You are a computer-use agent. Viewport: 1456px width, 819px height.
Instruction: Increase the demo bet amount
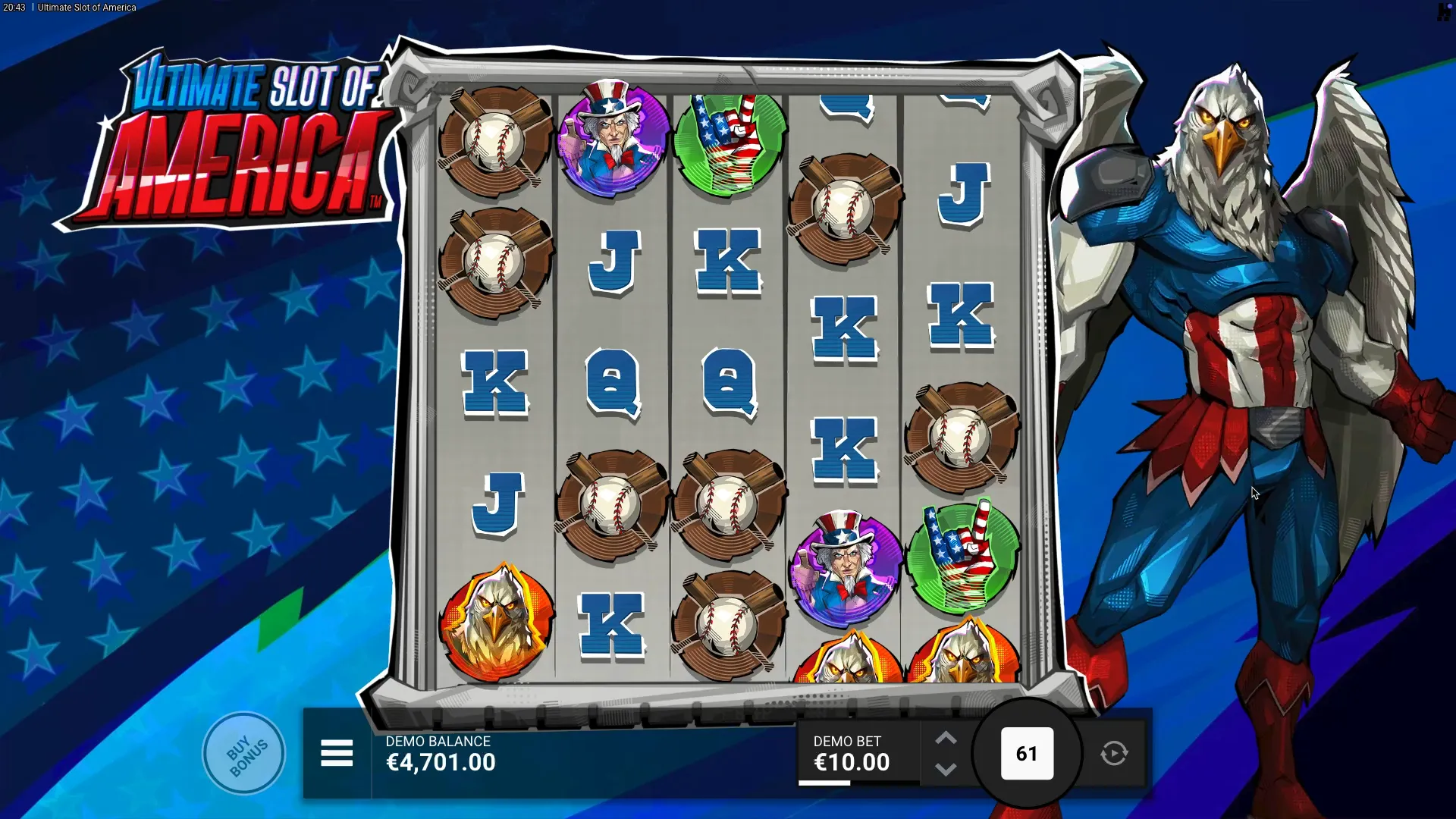point(946,738)
